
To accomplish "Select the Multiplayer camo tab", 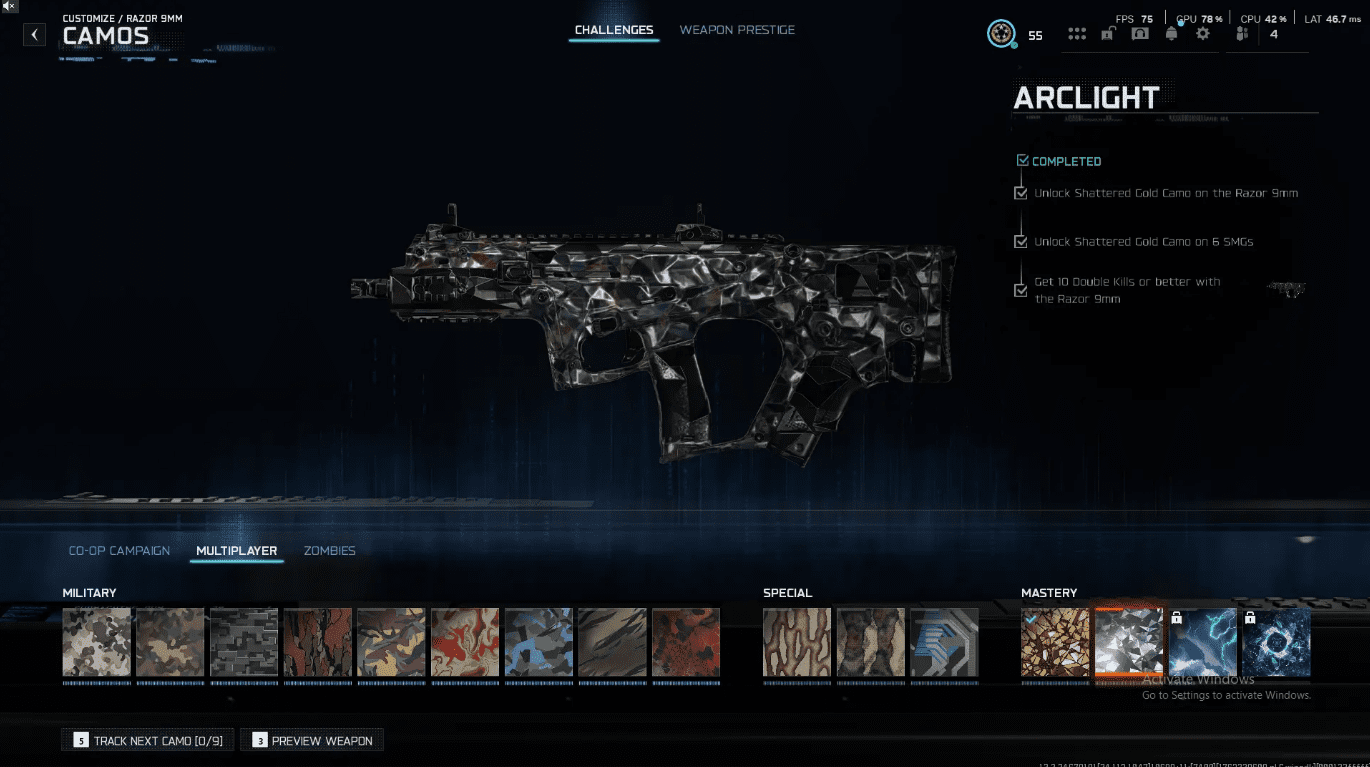I will (x=237, y=551).
